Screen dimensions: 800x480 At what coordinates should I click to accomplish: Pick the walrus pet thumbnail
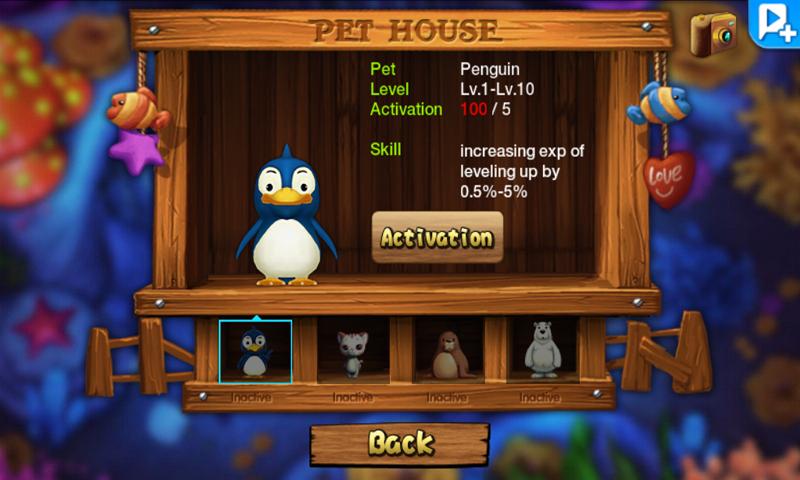[446, 351]
